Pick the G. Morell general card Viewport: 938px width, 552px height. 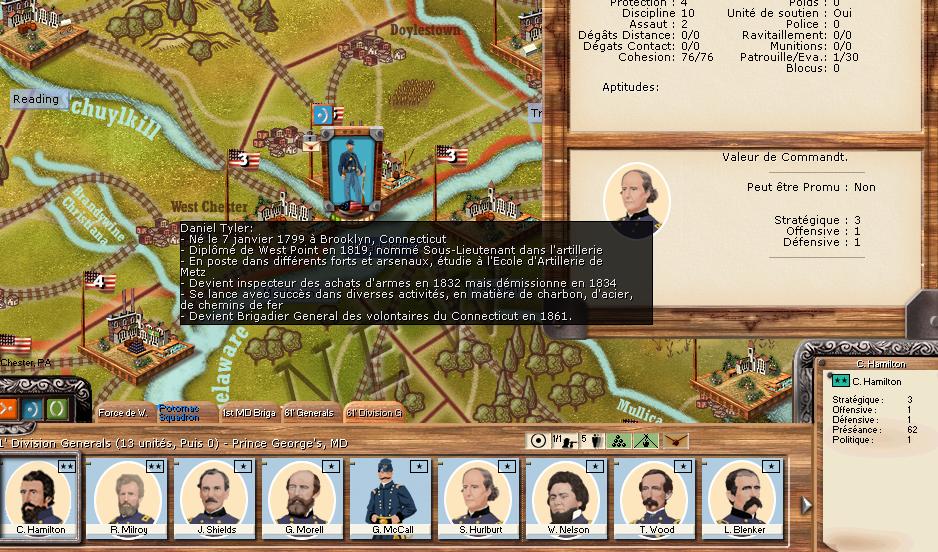click(x=301, y=497)
